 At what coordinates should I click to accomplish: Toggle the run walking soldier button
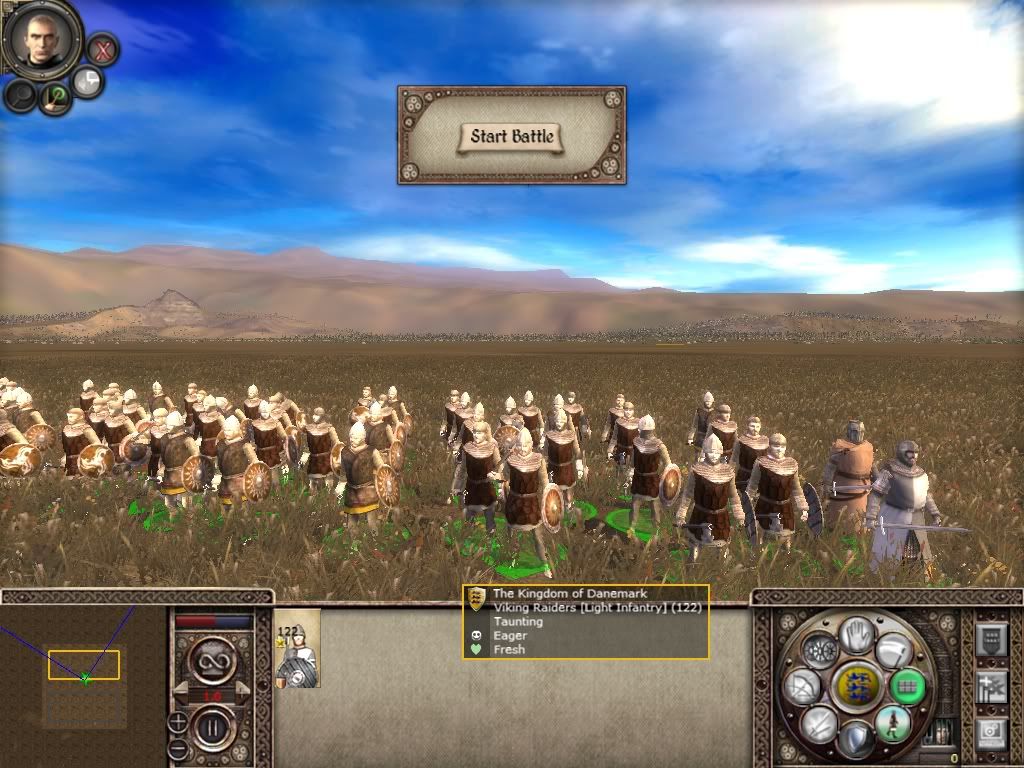(892, 723)
